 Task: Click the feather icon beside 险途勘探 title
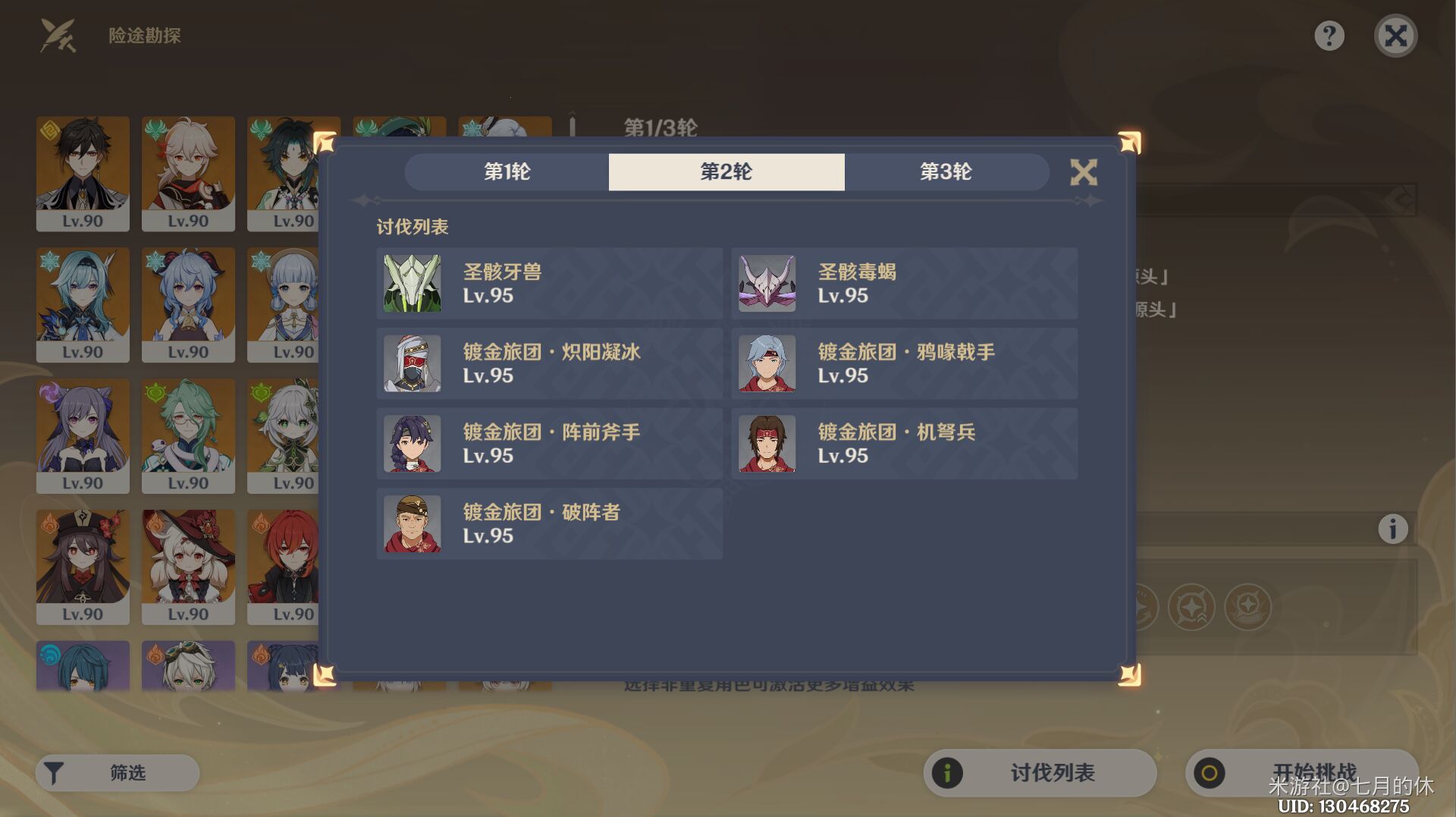pos(57,35)
